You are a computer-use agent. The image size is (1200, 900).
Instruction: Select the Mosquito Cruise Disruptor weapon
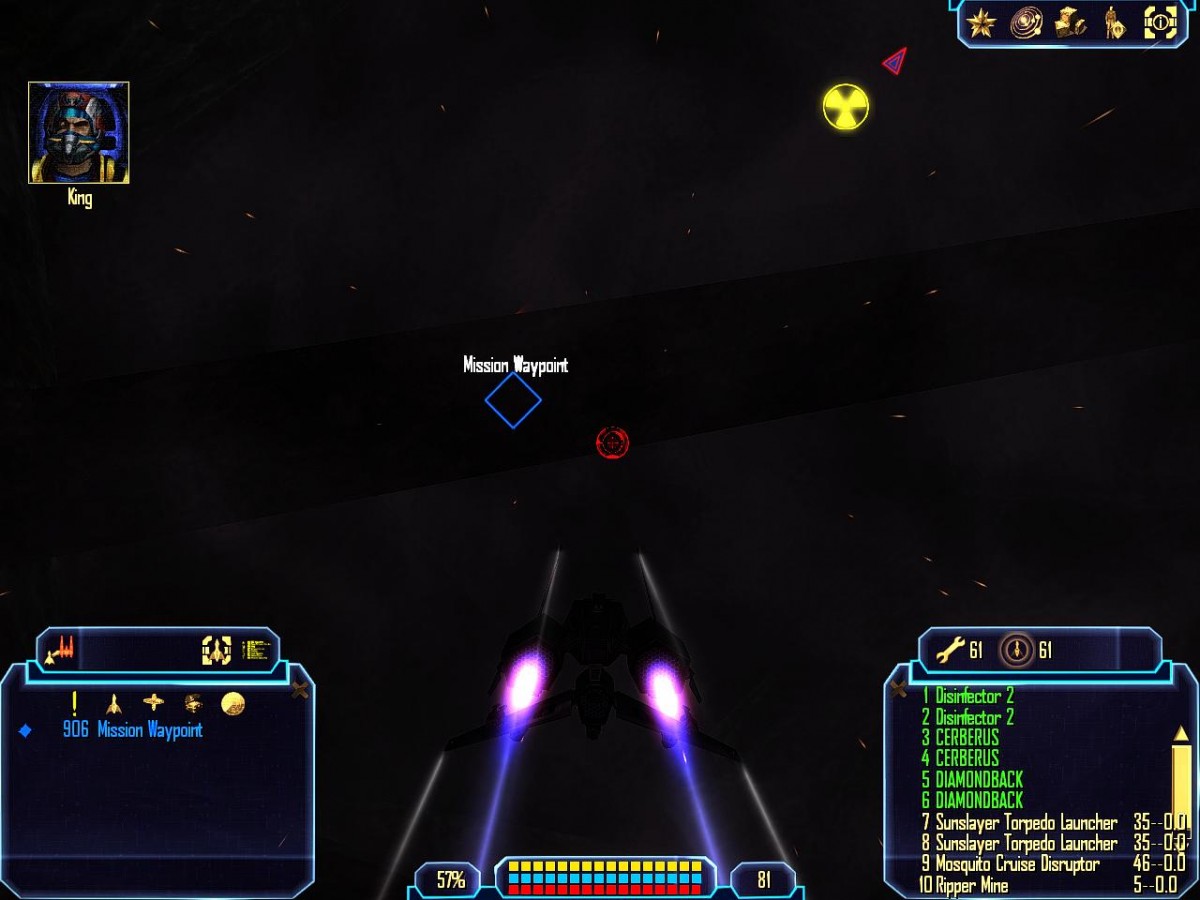click(x=1017, y=864)
